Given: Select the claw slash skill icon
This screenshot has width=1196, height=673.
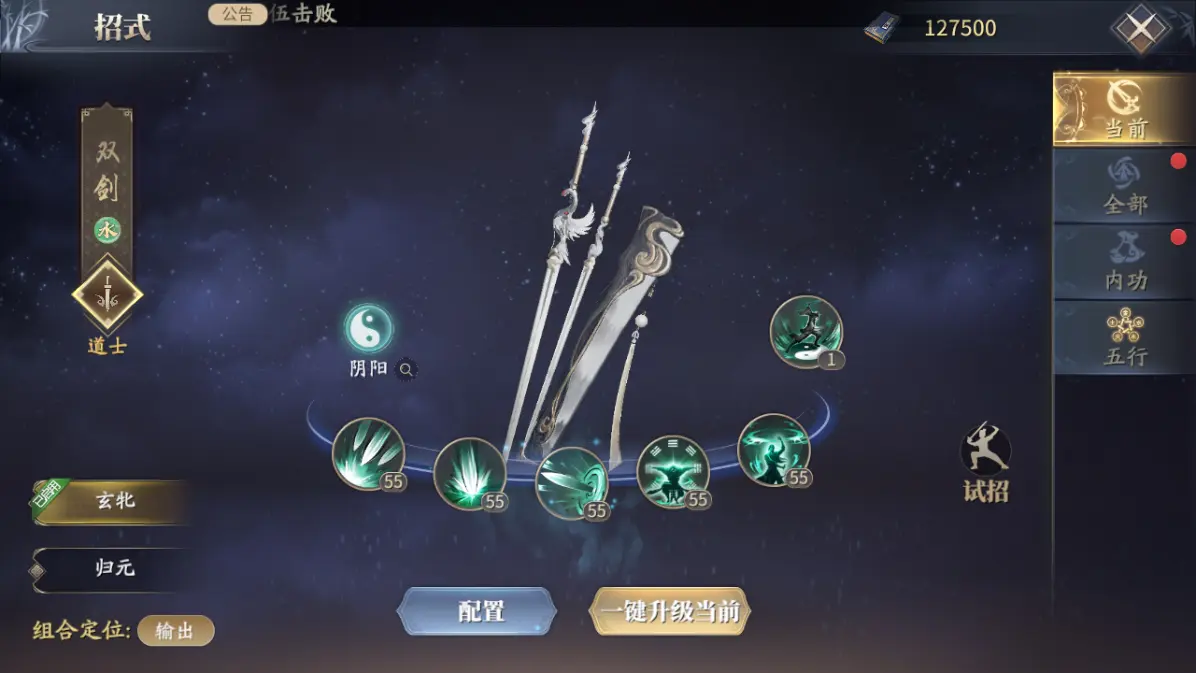Looking at the screenshot, I should click(367, 454).
